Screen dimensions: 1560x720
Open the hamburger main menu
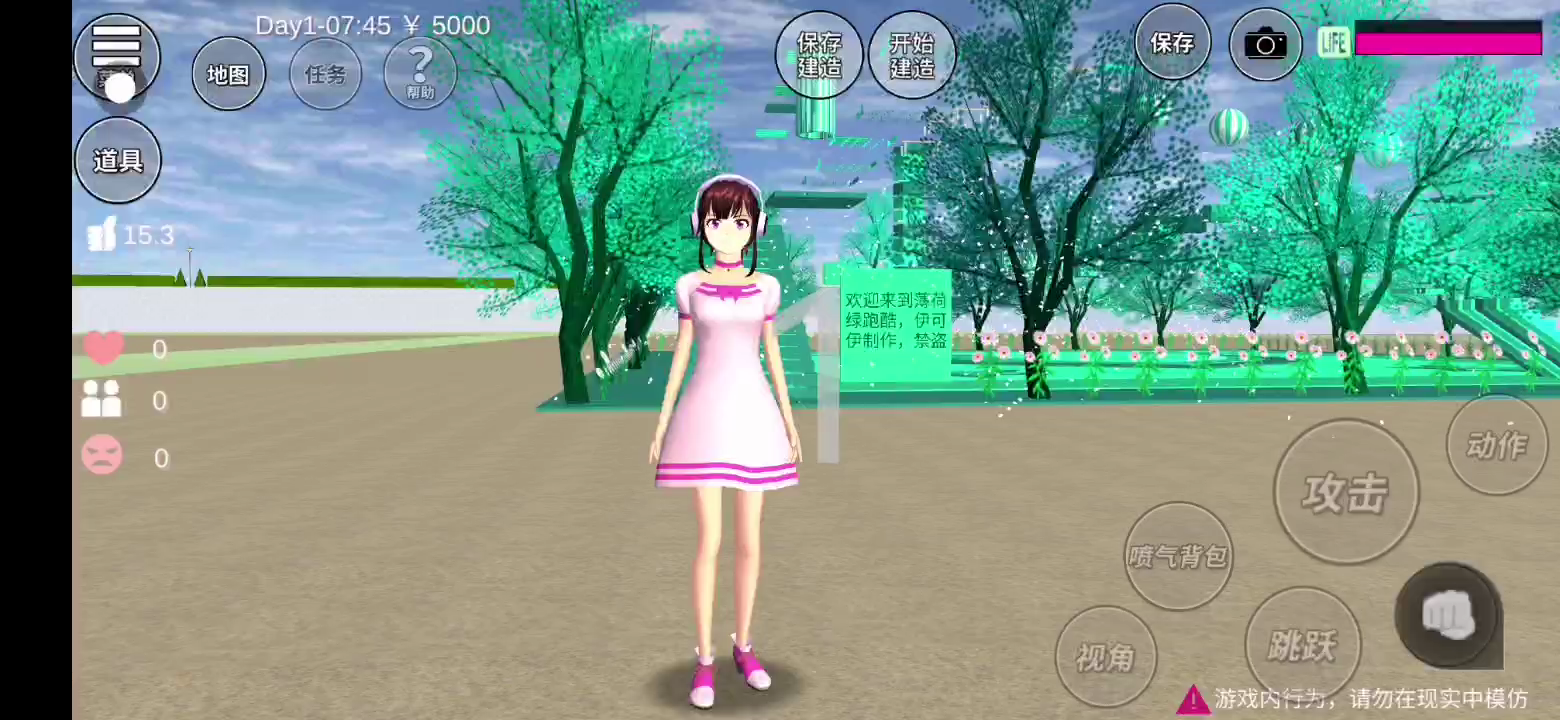(117, 46)
